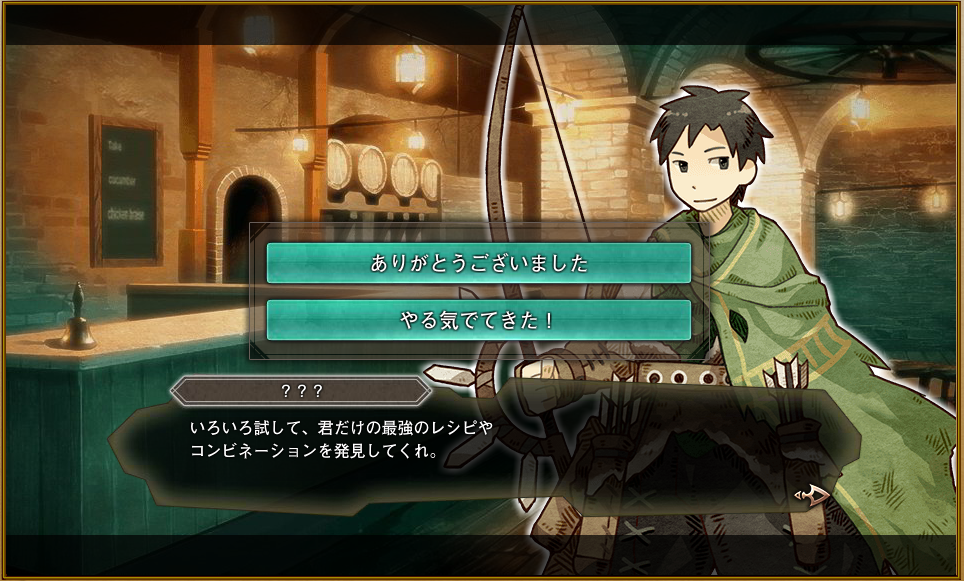Choose the ありがとうございました reply

(479, 263)
